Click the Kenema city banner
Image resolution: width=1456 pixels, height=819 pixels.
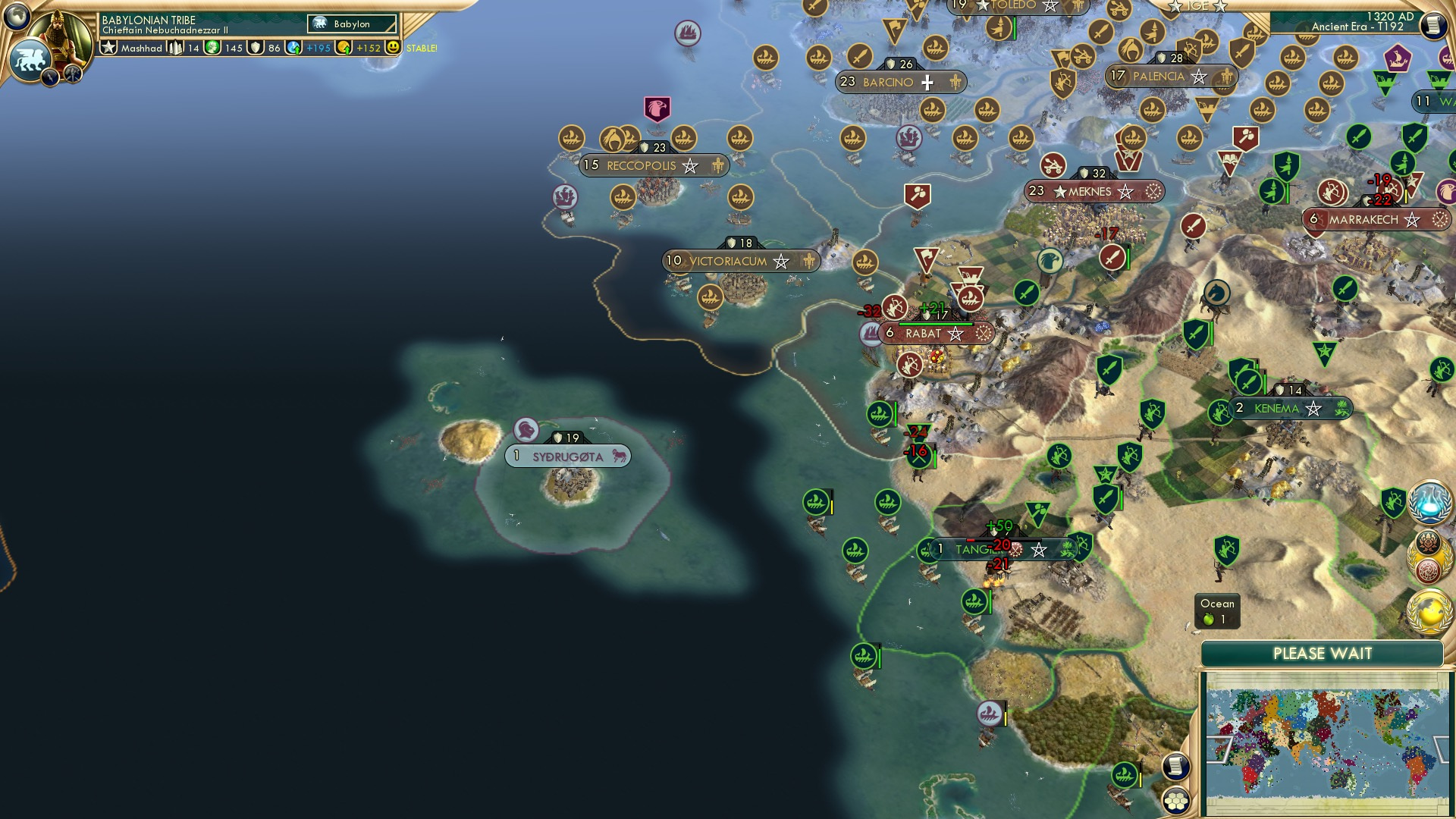pyautogui.click(x=1291, y=408)
